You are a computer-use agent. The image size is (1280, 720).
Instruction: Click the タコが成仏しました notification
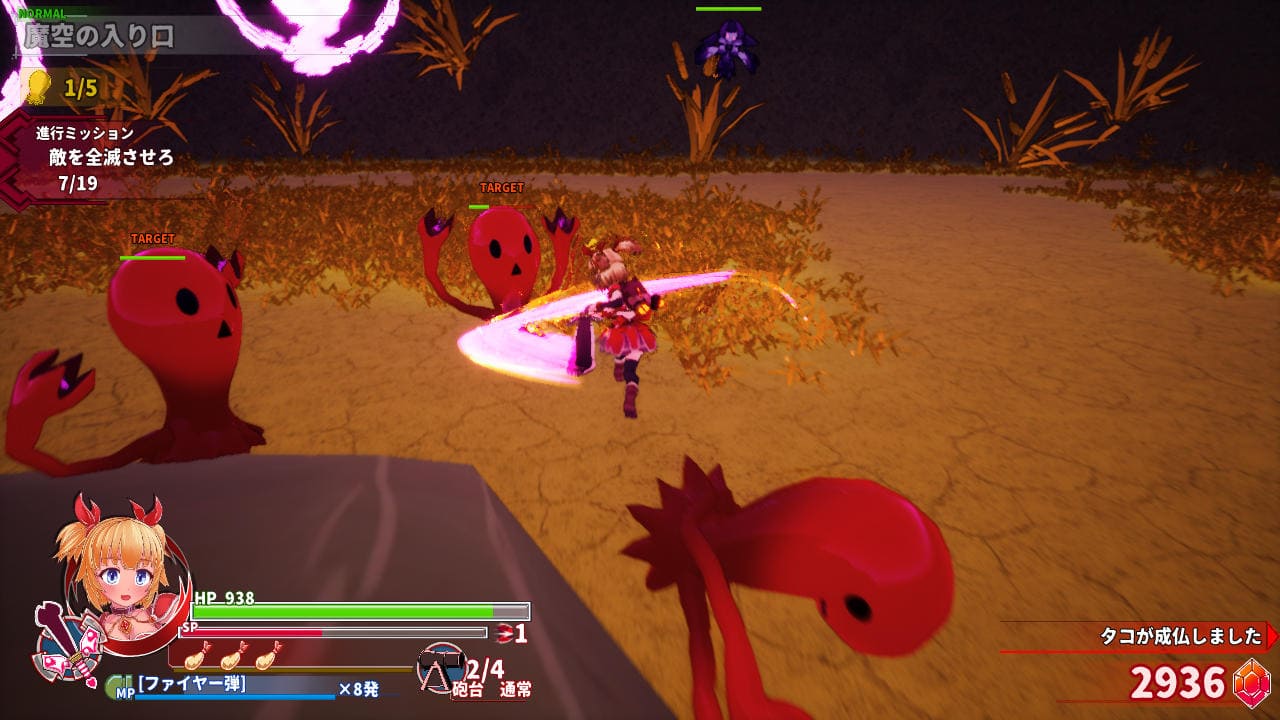pos(1180,637)
